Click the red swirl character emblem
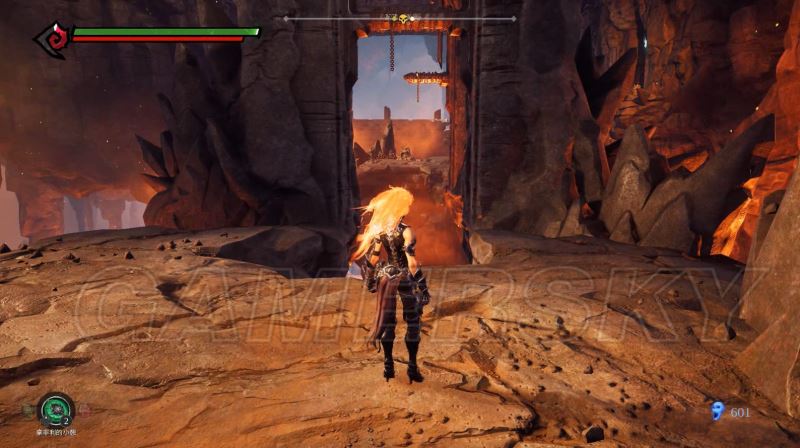This screenshot has width=800, height=448. [x=50, y=38]
